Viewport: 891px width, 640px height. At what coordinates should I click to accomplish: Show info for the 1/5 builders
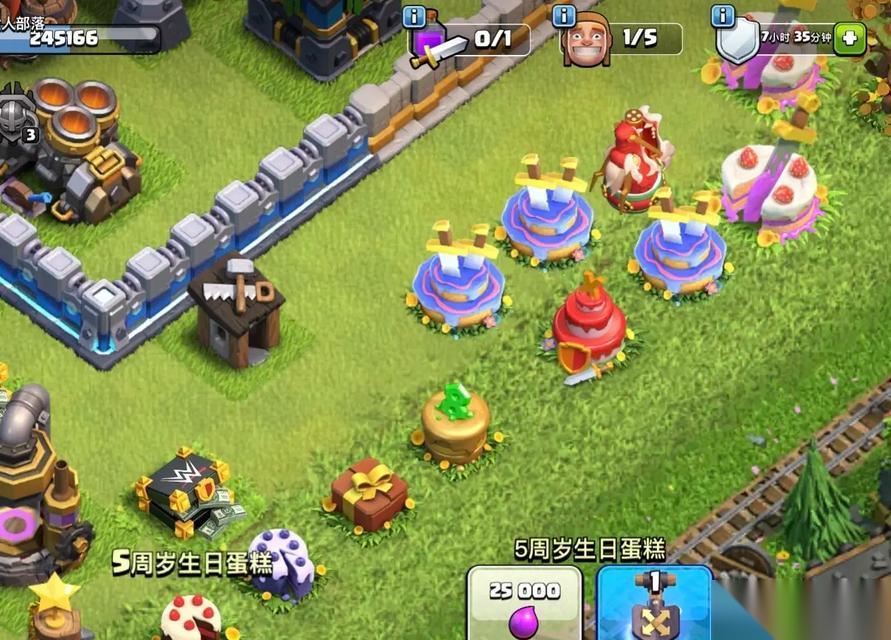564,16
